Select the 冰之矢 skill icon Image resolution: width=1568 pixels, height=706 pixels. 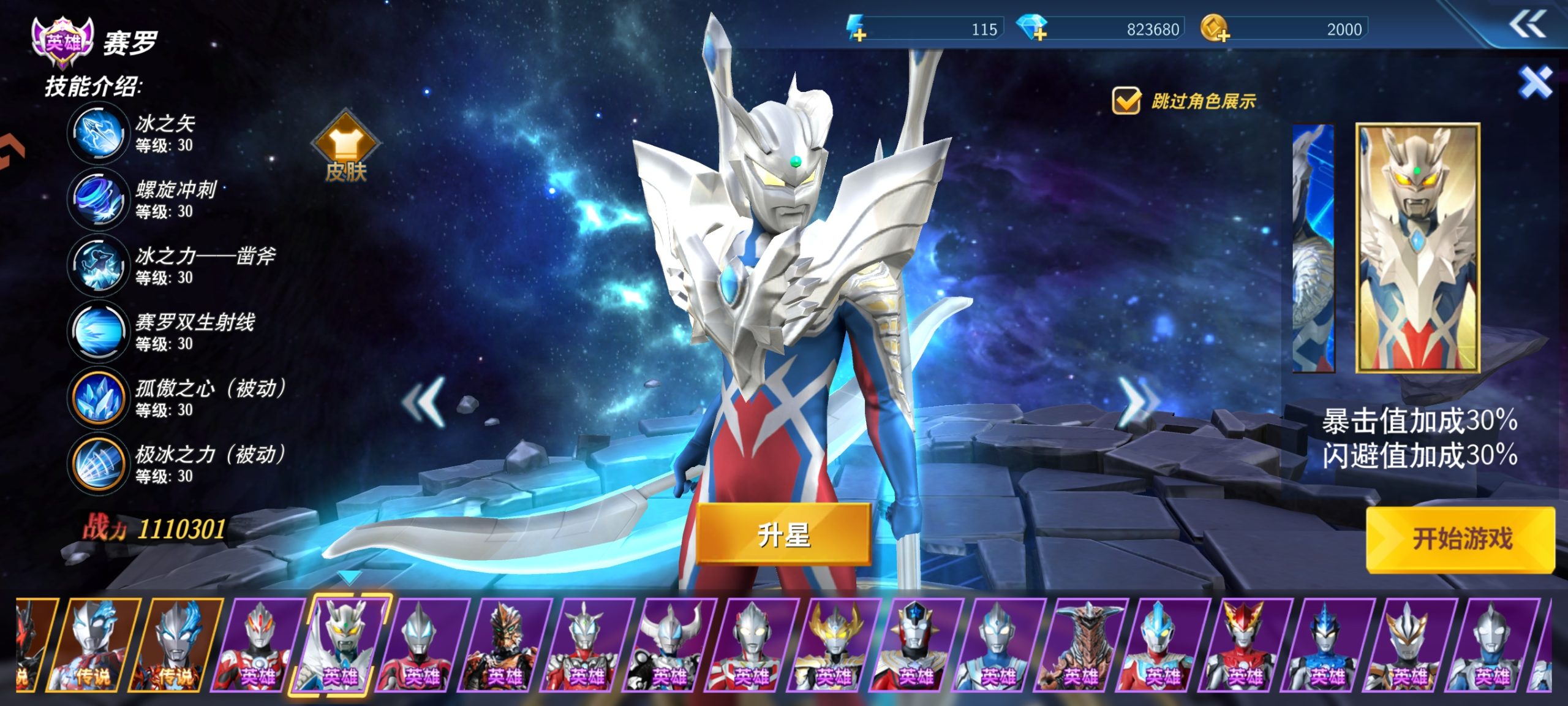pyautogui.click(x=98, y=133)
